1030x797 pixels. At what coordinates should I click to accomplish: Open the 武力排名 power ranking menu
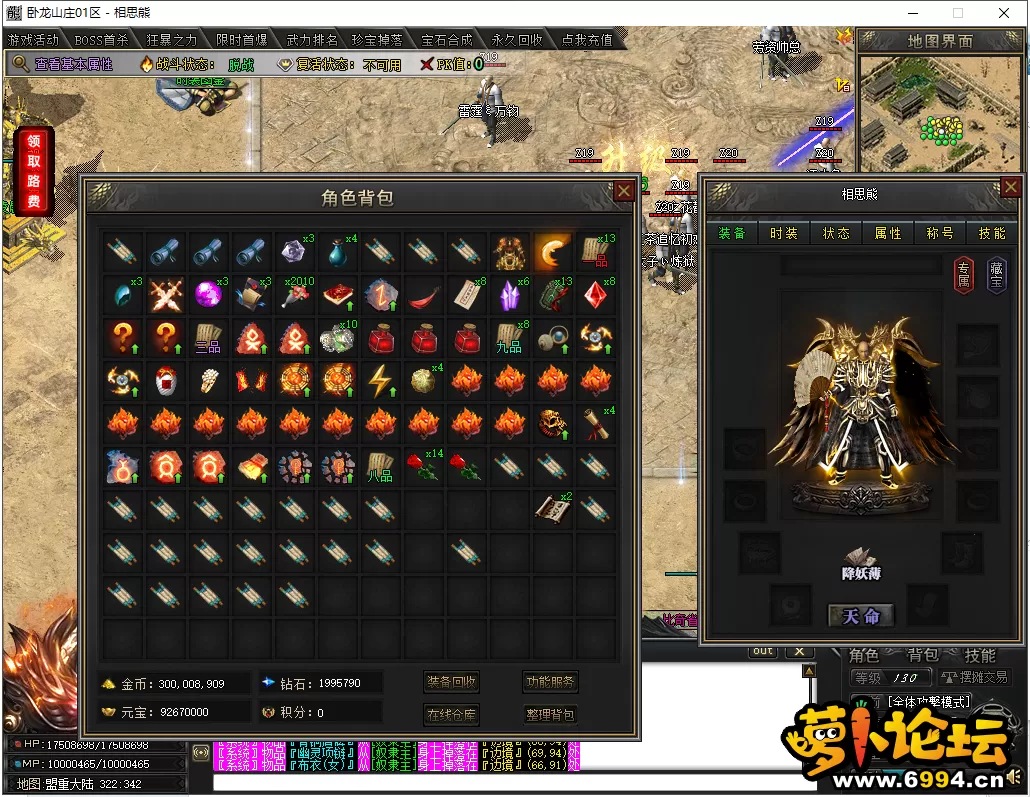coord(312,40)
